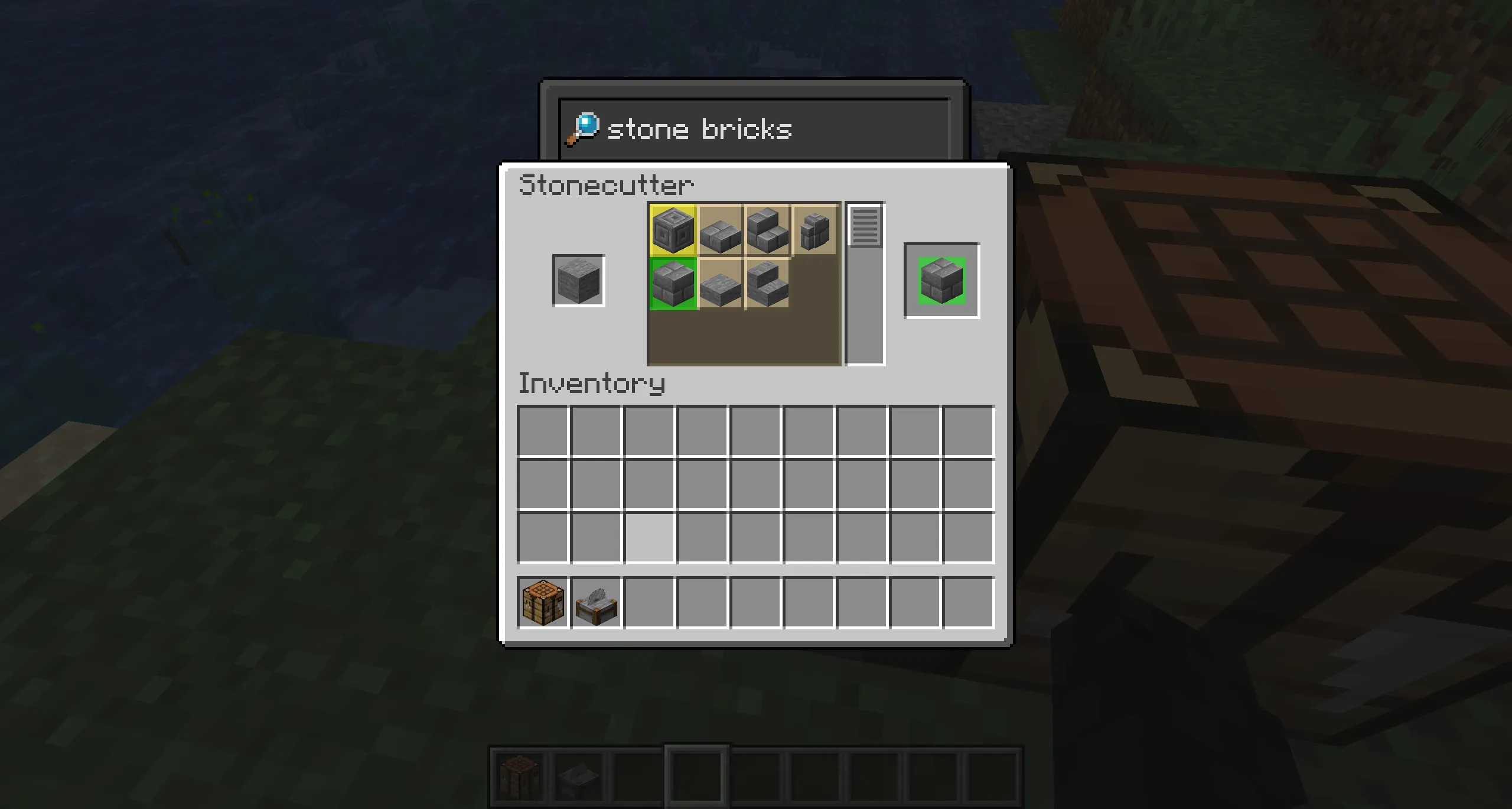Pick the stonecutter from the inventory
The image size is (1512, 809).
point(596,601)
